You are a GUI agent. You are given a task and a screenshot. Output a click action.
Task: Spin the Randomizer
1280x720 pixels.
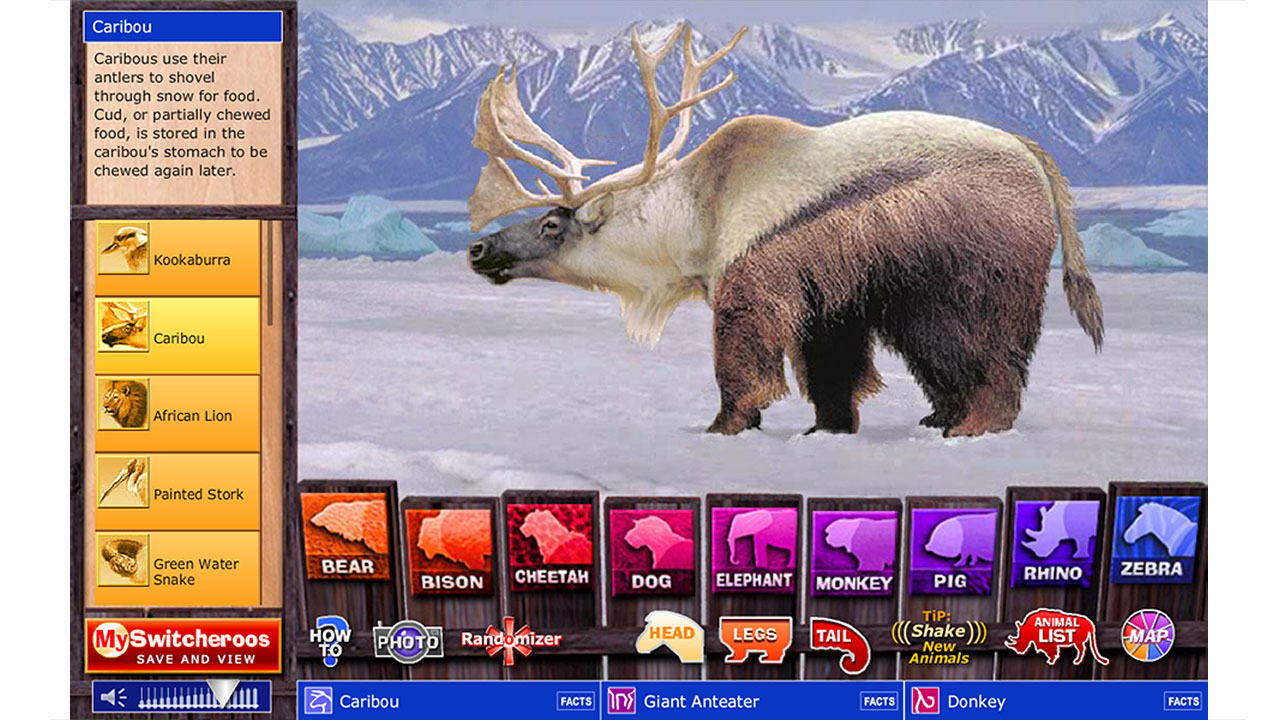[510, 638]
